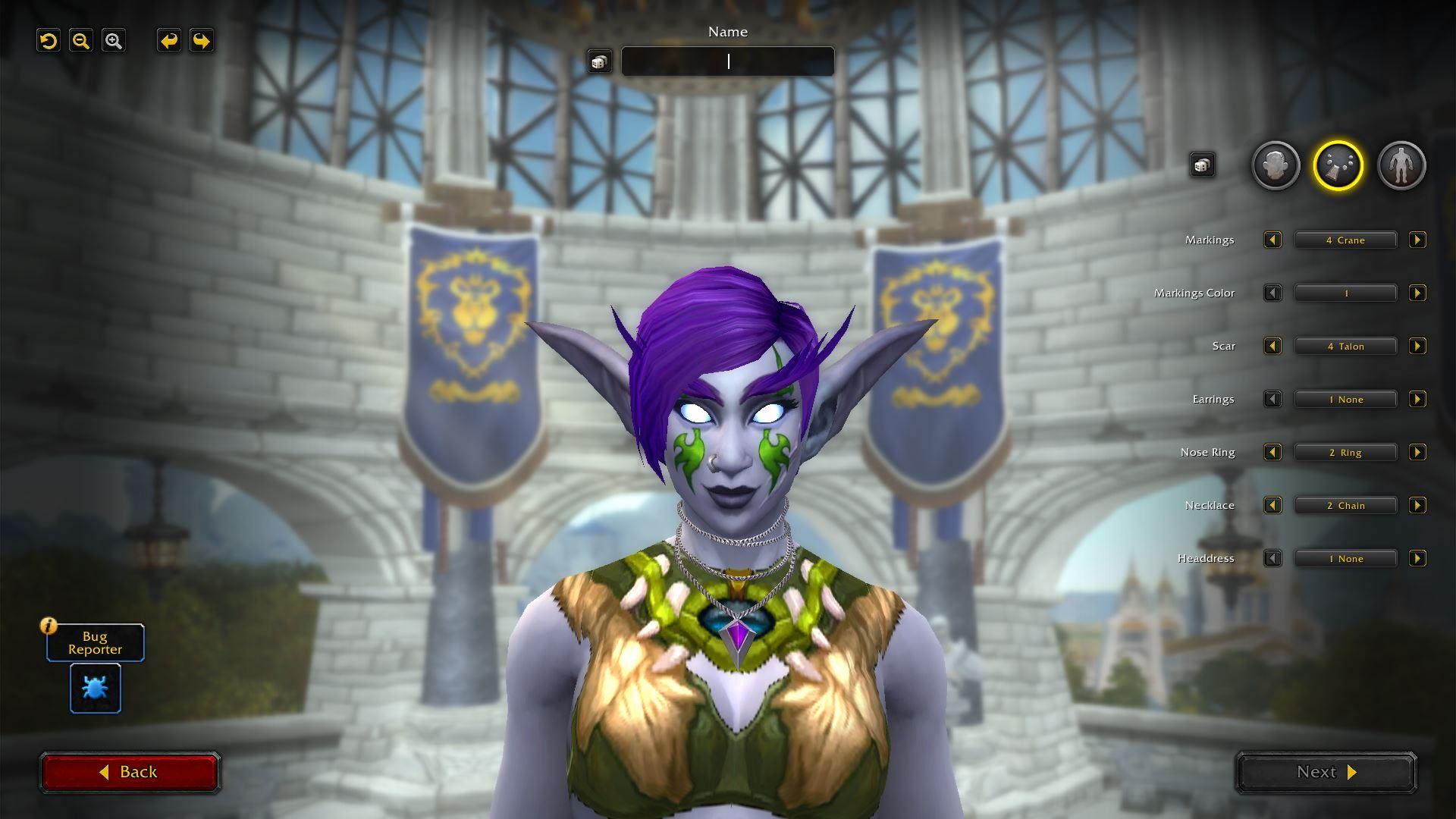Switch to the face customization tab
Image resolution: width=1456 pixels, height=819 pixels.
[x=1276, y=165]
